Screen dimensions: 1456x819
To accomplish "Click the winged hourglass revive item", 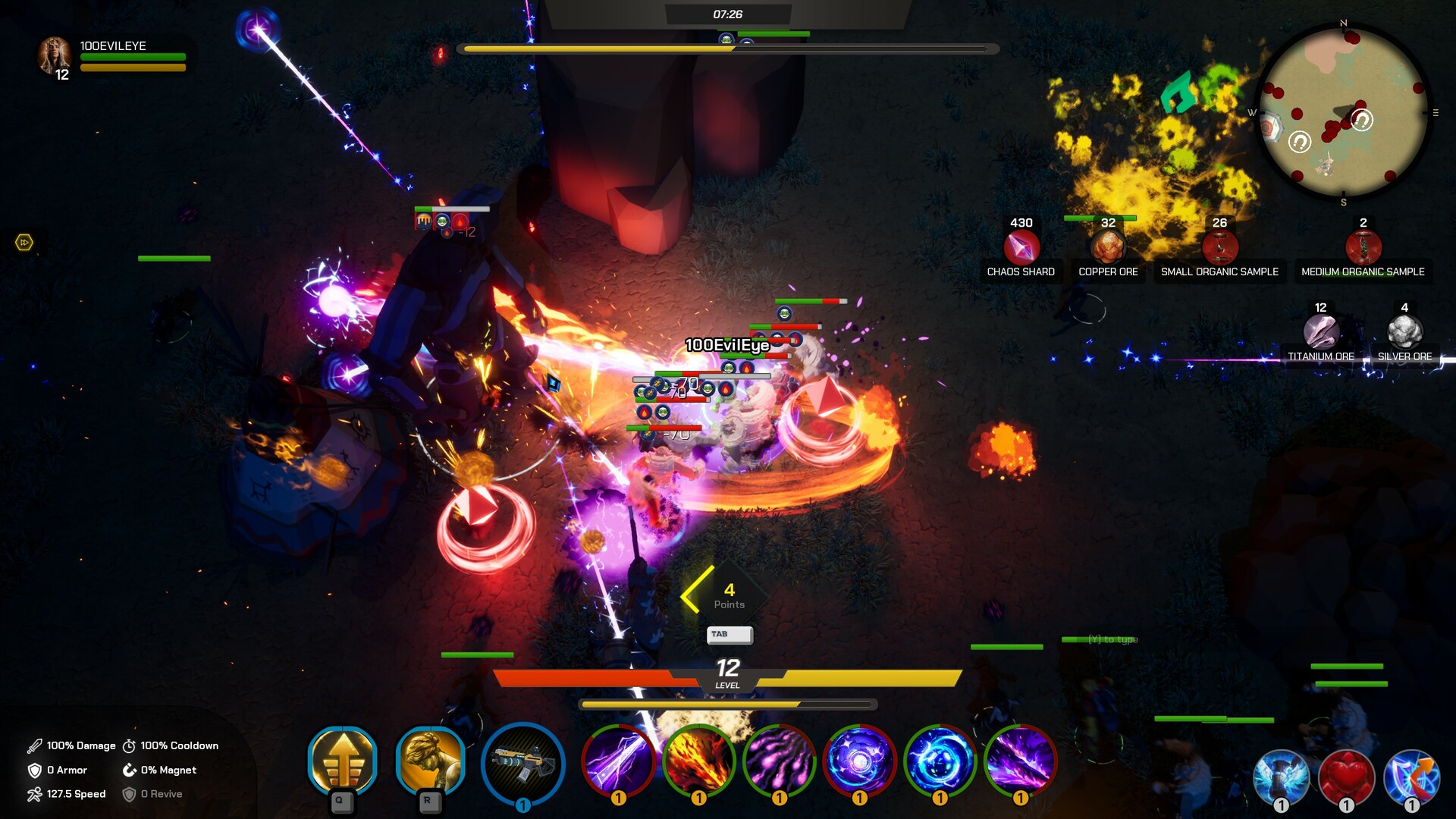I will click(1280, 775).
